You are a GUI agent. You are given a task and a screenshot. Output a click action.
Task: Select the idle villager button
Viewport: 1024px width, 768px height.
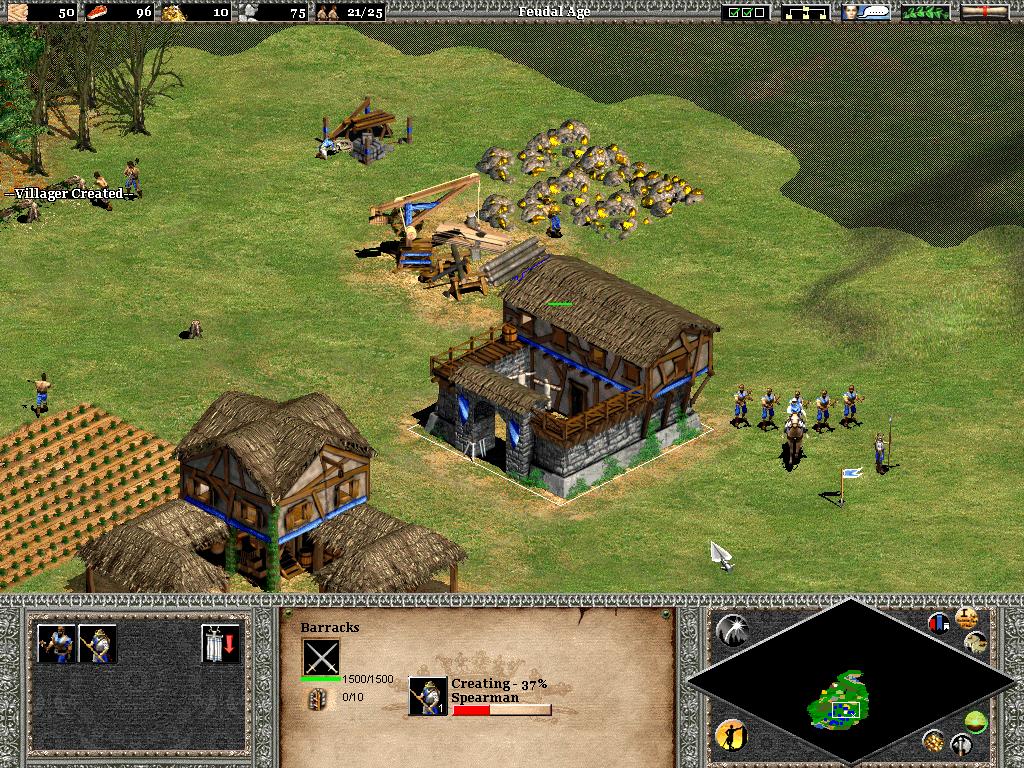tap(731, 735)
